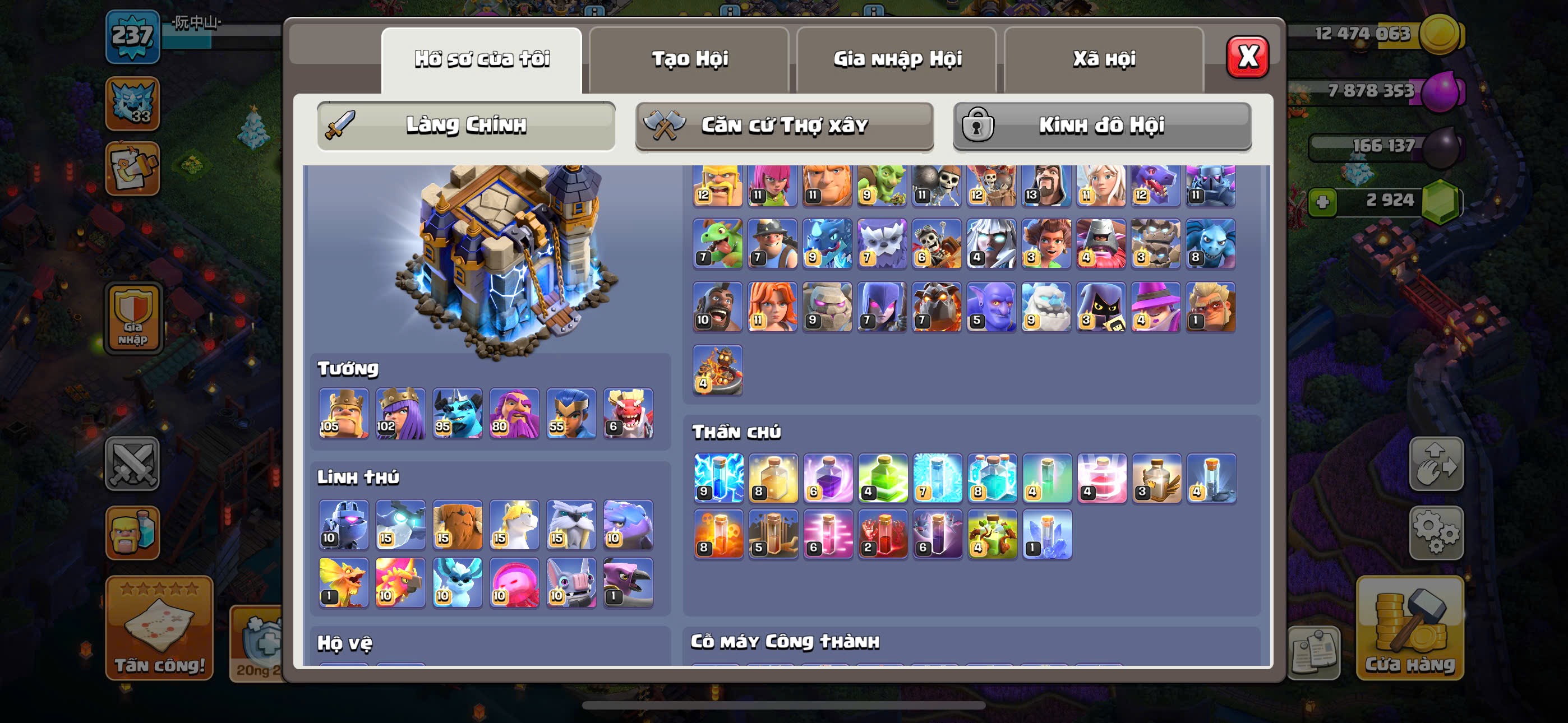This screenshot has width=1568, height=723.
Task: Open the gear settings button
Action: 1436,532
